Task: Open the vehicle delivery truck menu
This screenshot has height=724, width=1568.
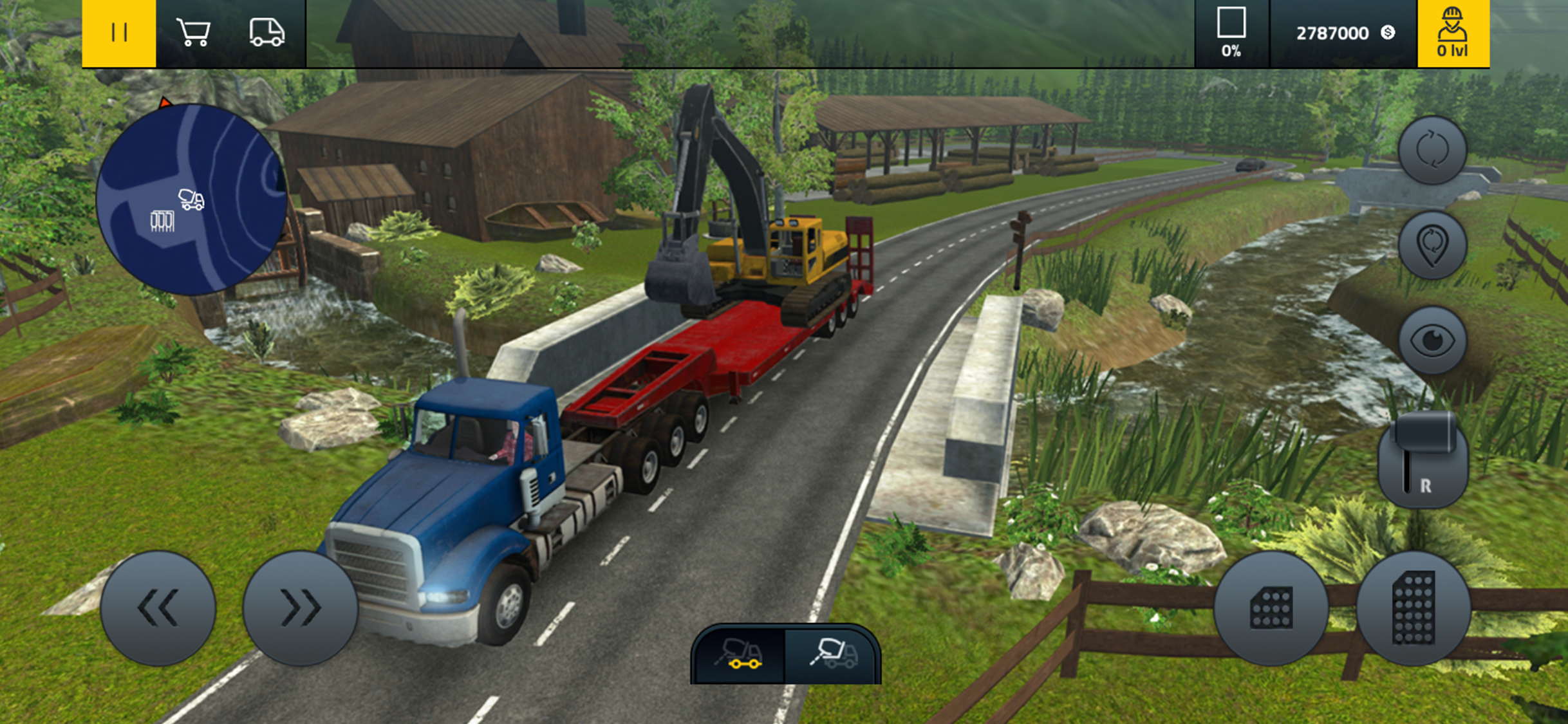Action: [266, 33]
